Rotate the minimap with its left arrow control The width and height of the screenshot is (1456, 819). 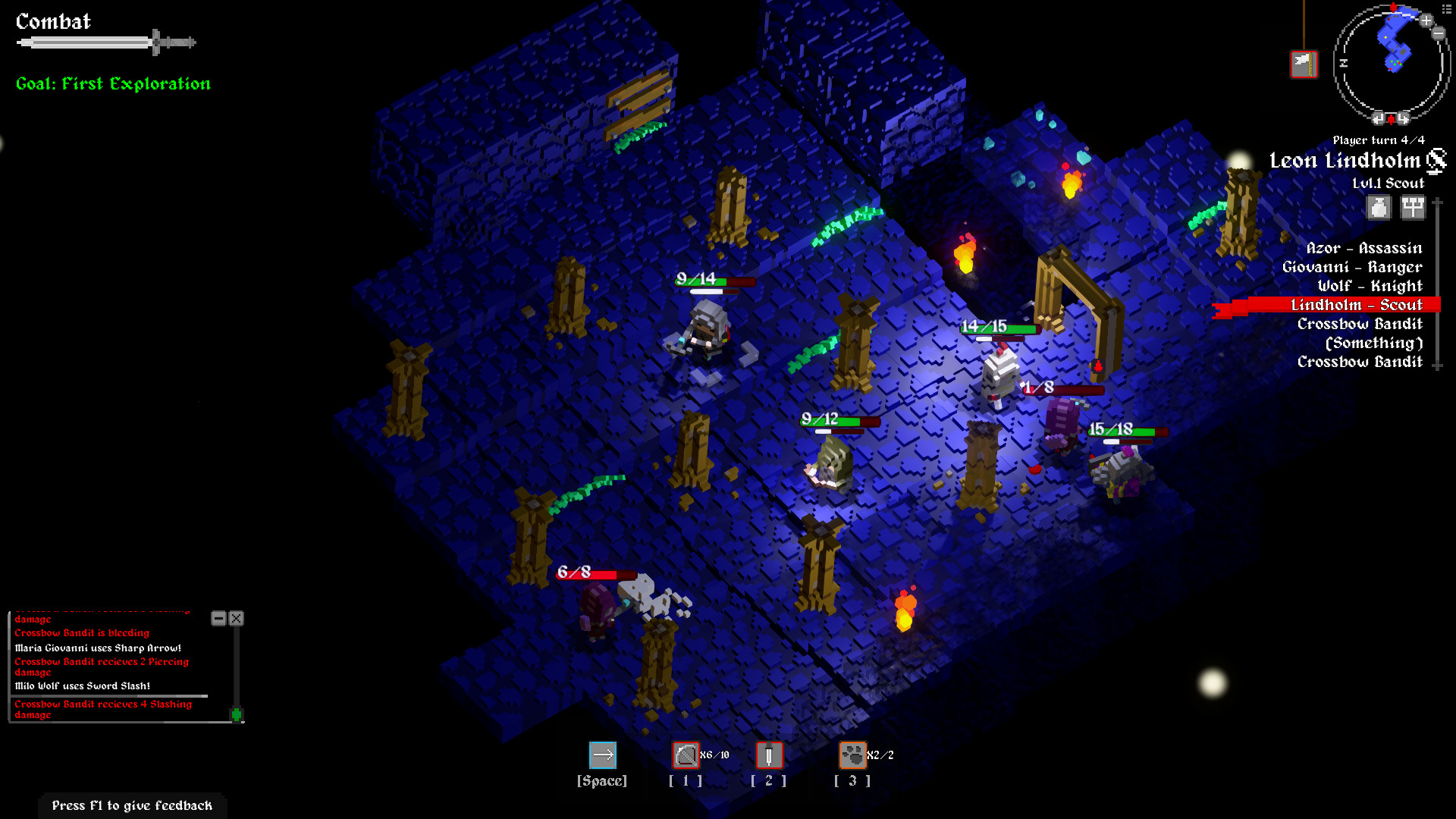coord(1379,118)
